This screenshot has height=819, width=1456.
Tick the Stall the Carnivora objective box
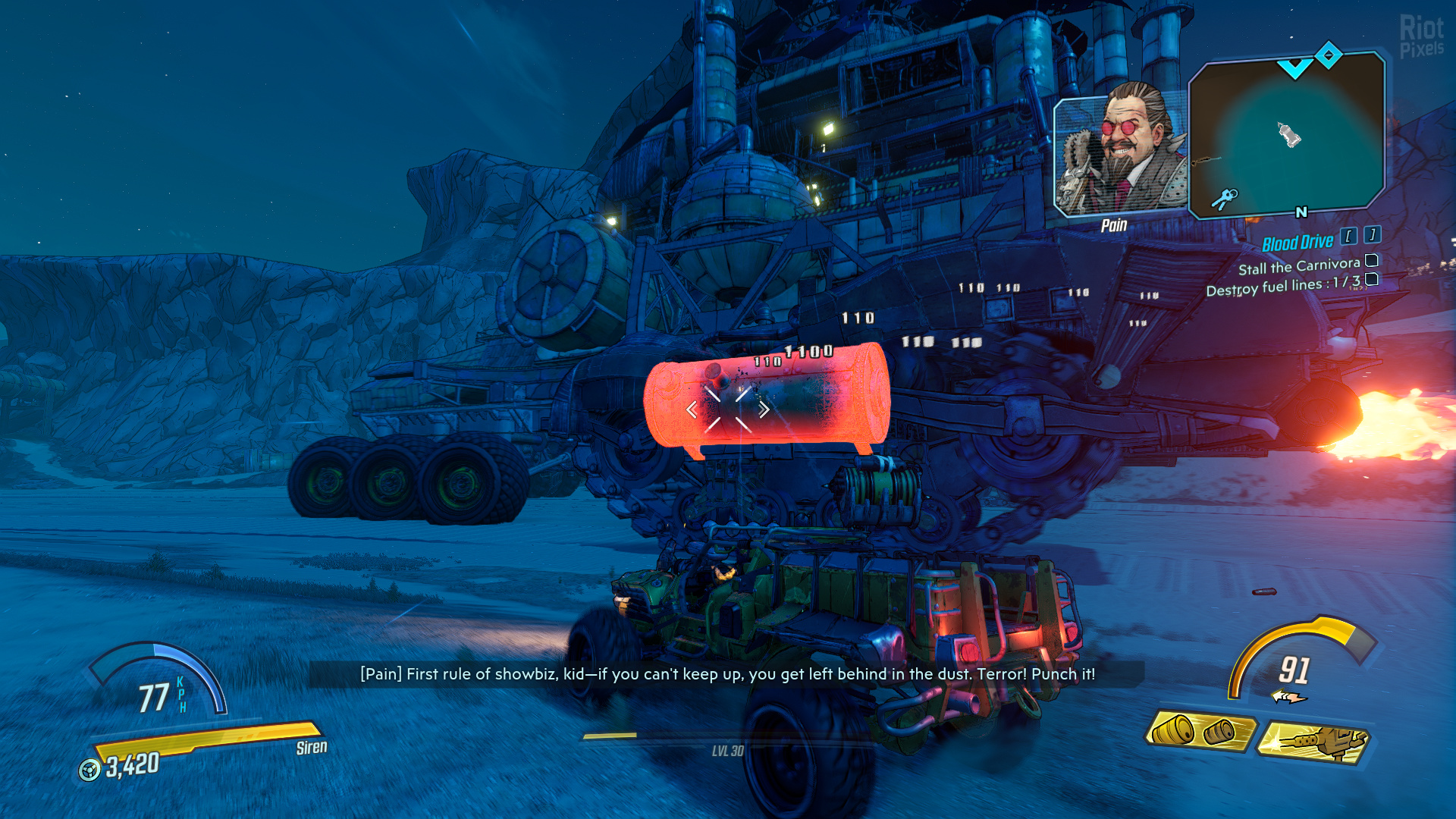click(1372, 261)
